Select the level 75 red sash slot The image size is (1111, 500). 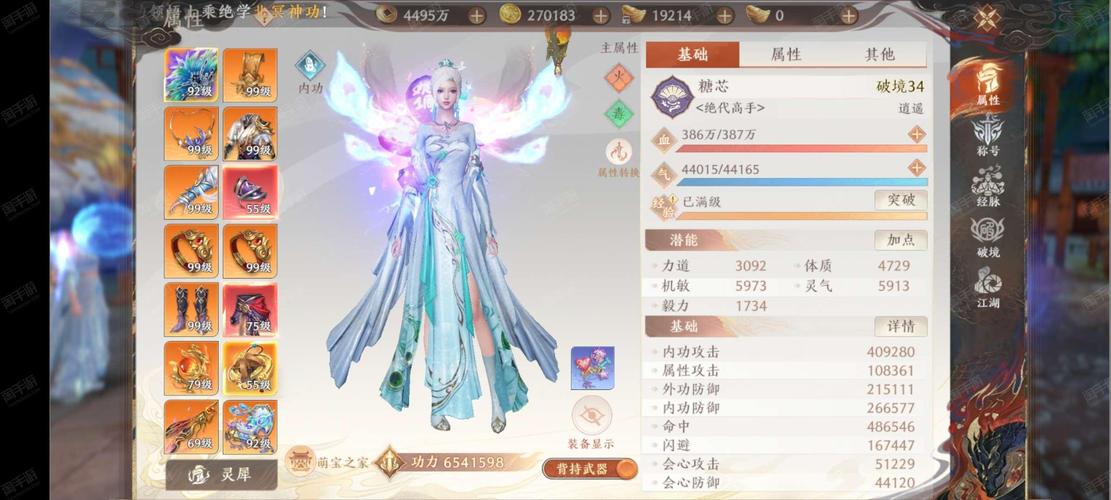[x=250, y=309]
